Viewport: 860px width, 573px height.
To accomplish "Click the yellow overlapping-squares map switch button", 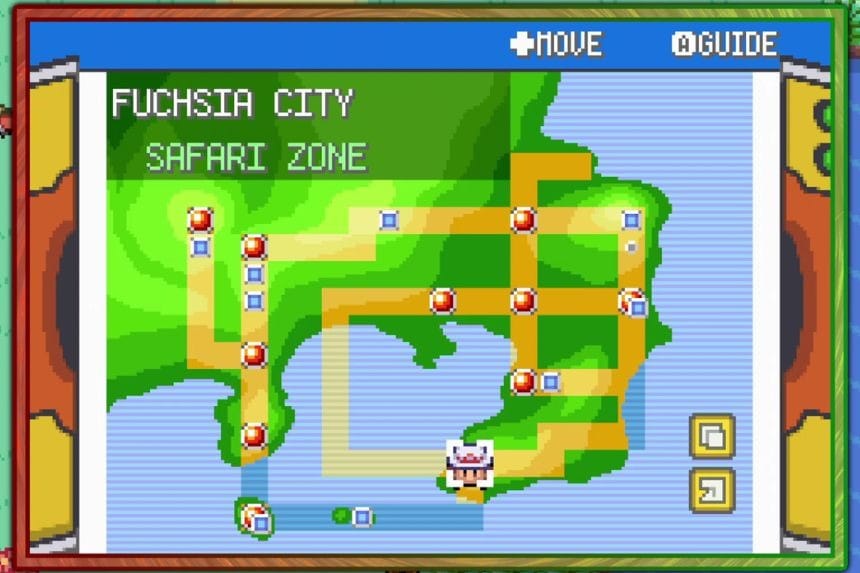I will (712, 437).
